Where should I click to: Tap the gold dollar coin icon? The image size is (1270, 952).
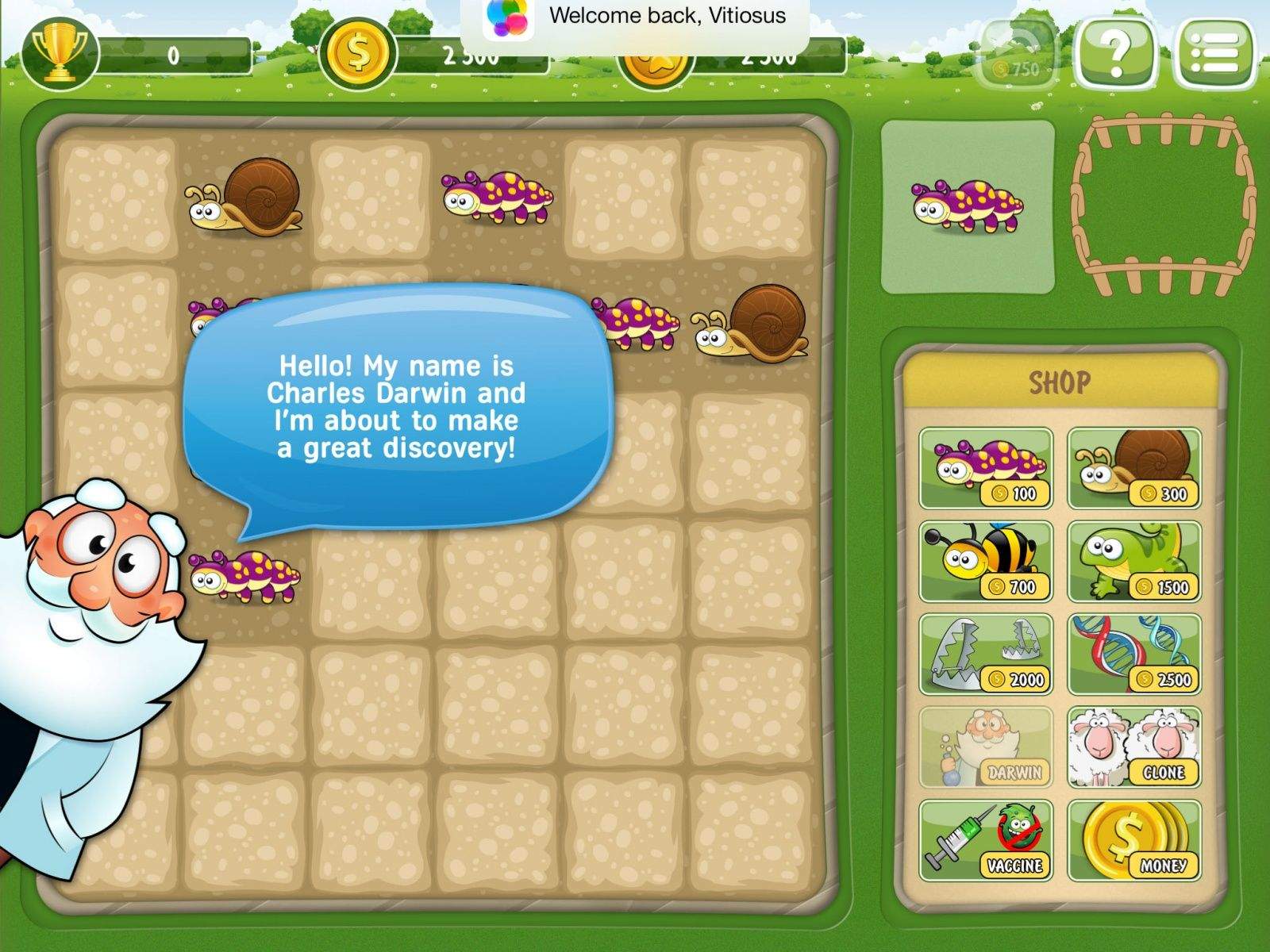357,54
